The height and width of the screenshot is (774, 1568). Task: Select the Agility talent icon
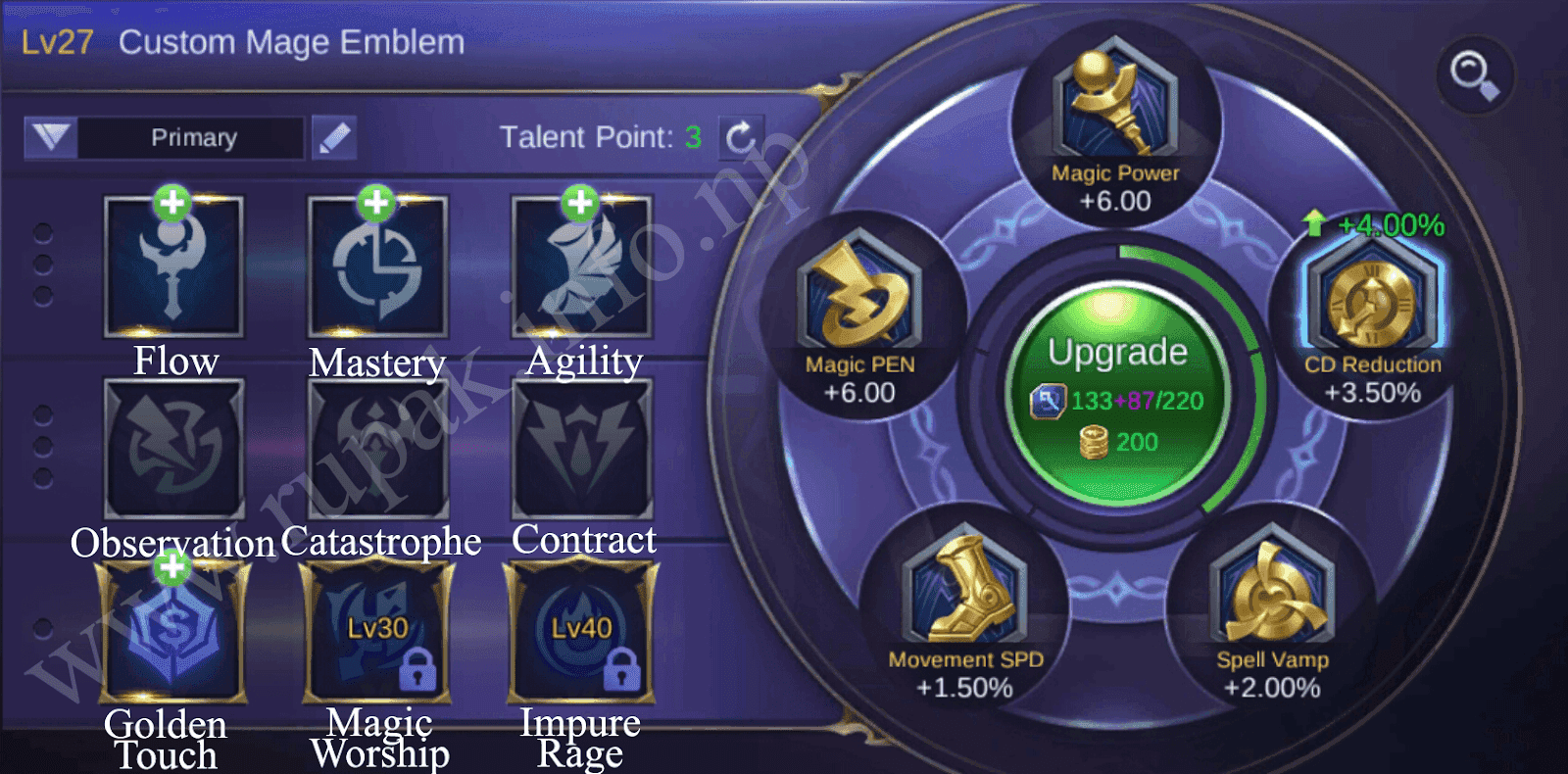581,265
